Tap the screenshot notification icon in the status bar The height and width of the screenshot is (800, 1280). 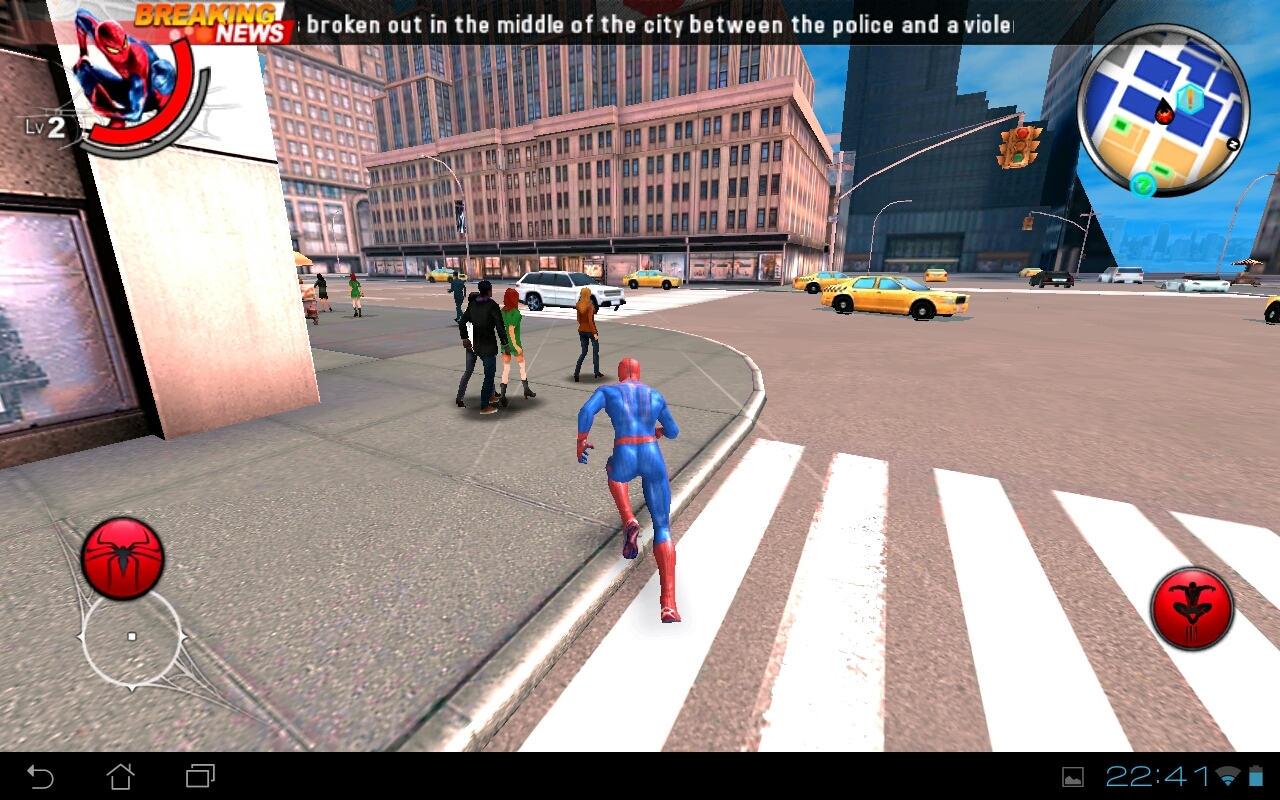coord(1073,777)
